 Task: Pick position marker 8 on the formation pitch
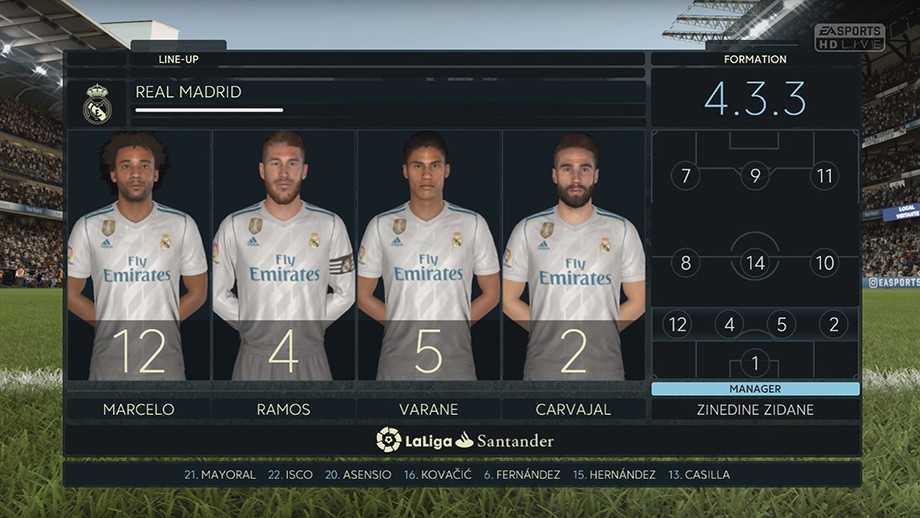click(685, 264)
